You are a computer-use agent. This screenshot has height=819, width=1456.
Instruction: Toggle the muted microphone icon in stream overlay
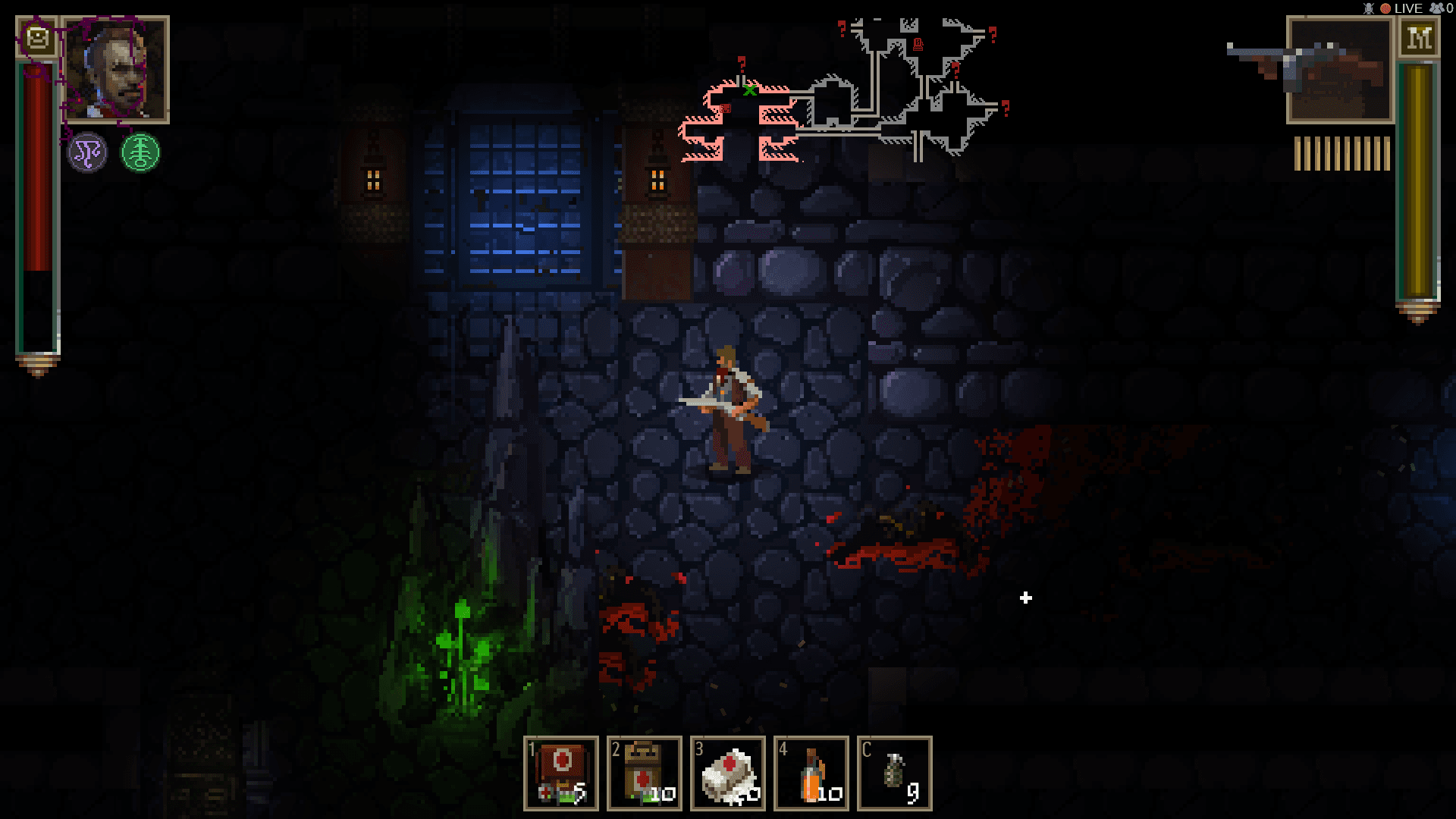(x=1369, y=8)
